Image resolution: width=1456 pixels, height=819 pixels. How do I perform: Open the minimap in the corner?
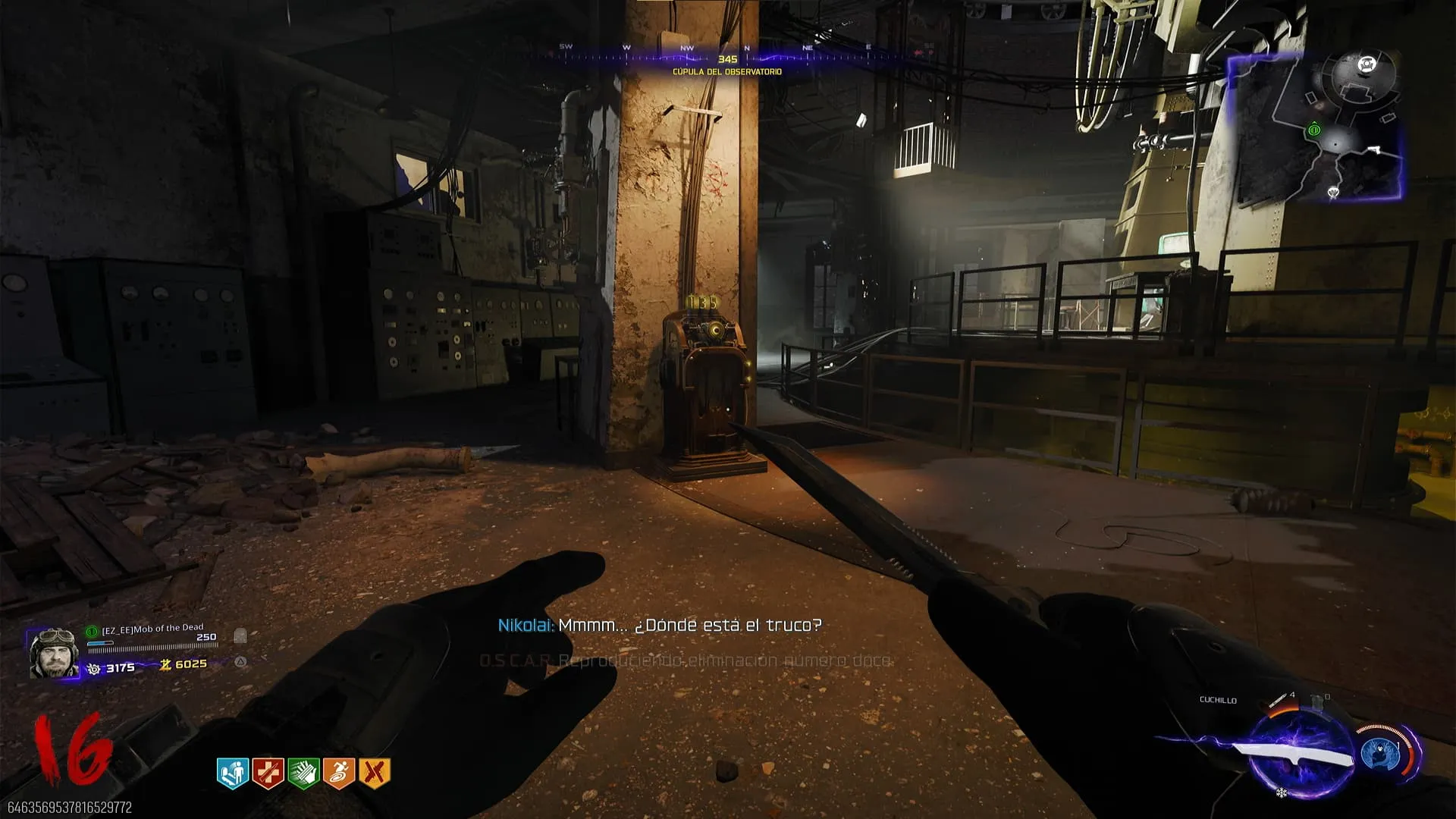point(1316,127)
